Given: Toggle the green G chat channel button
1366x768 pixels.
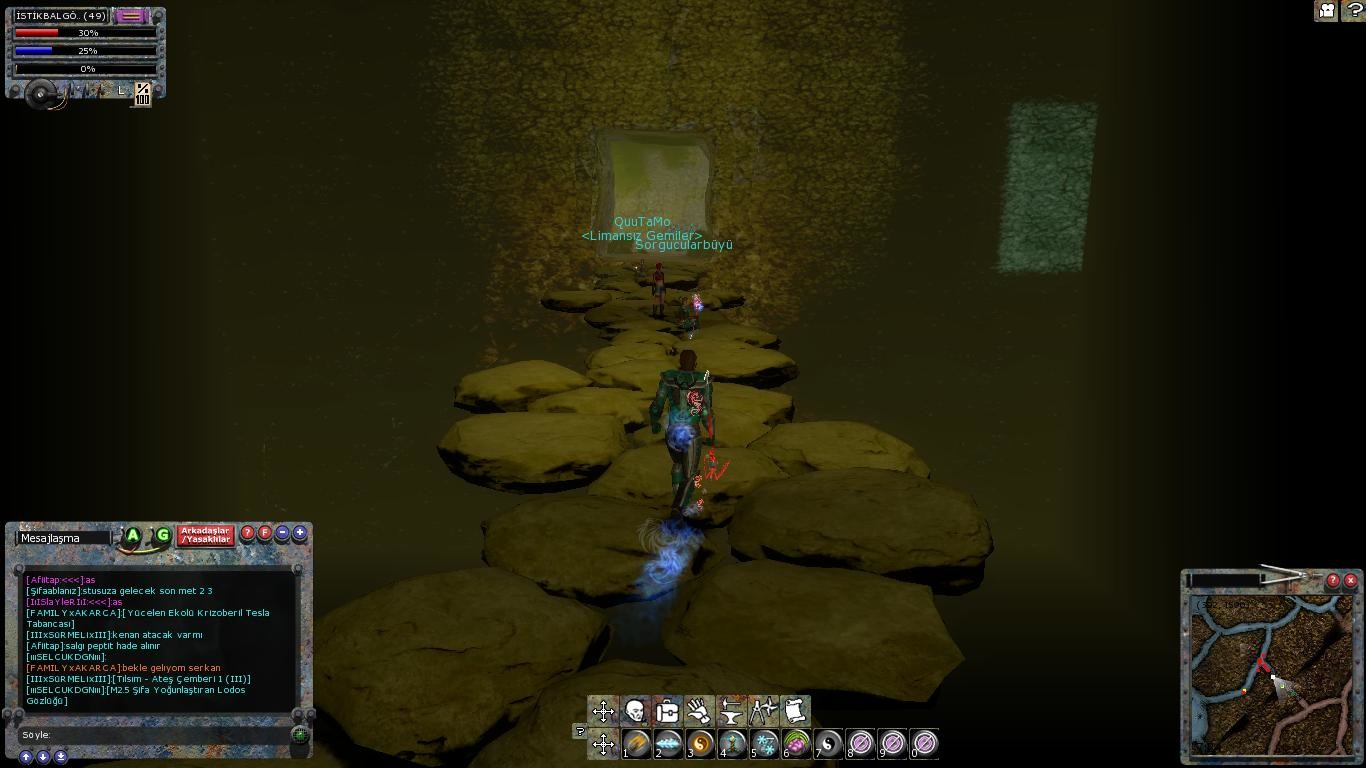Looking at the screenshot, I should pos(162,536).
